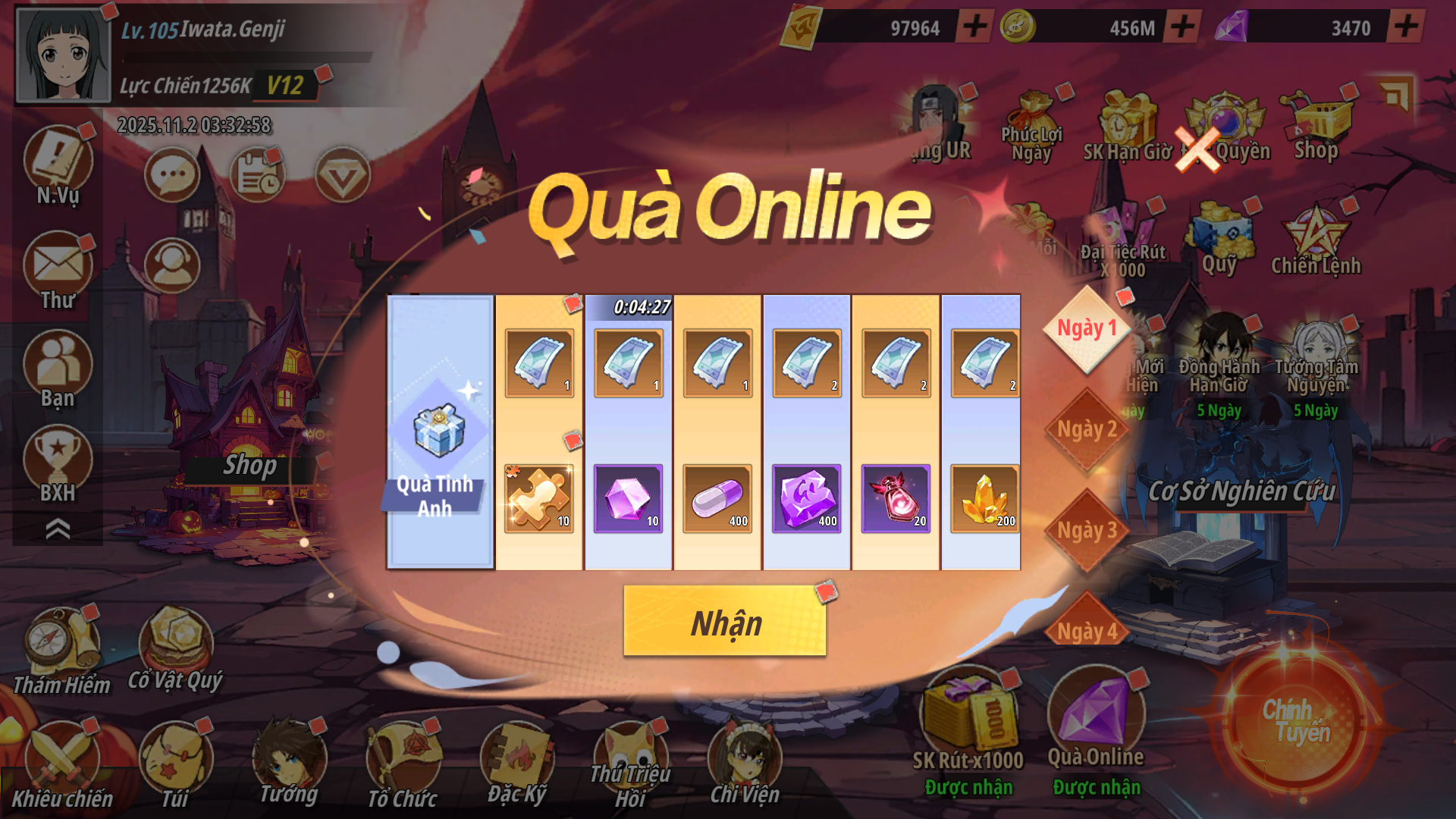Open the player avatar profile
The width and height of the screenshot is (1456, 819).
63,55
